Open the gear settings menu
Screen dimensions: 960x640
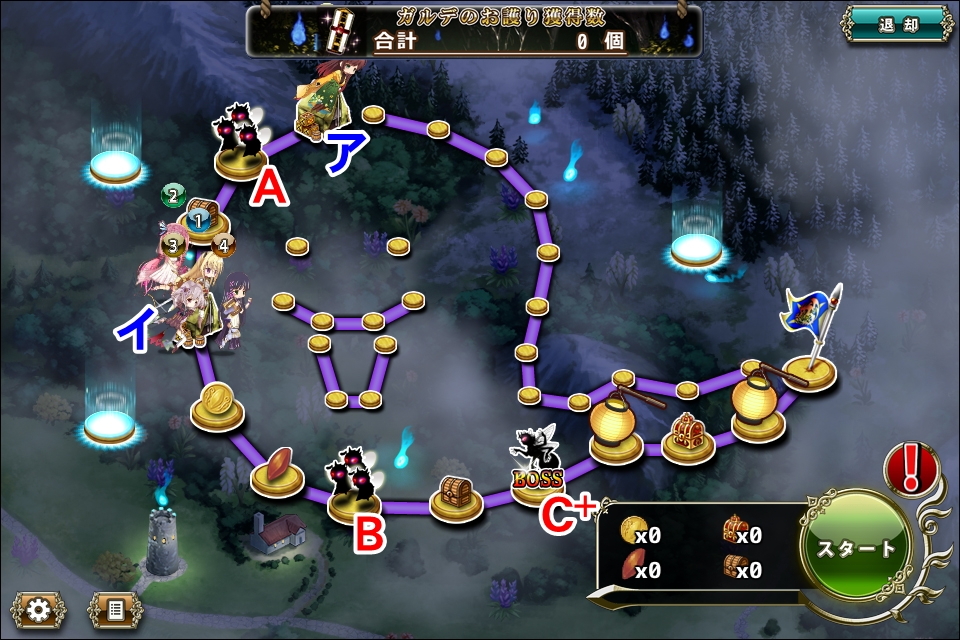[x=39, y=609]
